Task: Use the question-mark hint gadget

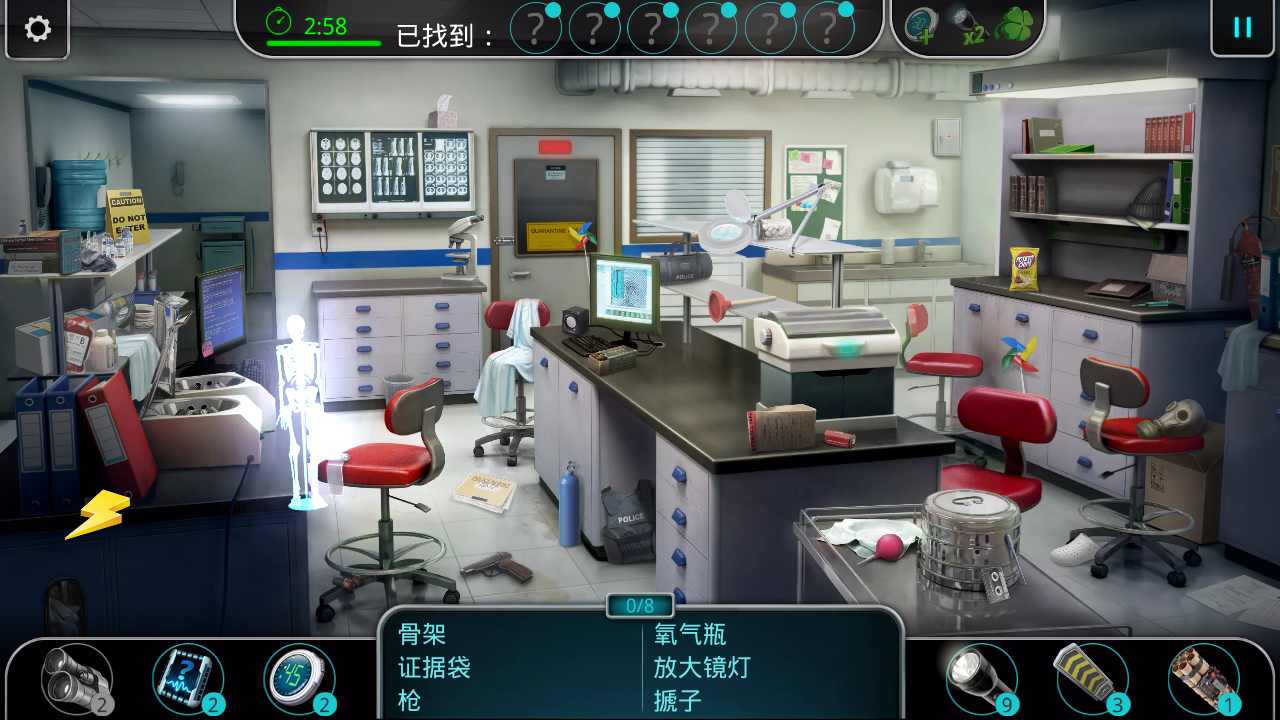Action: [188, 678]
